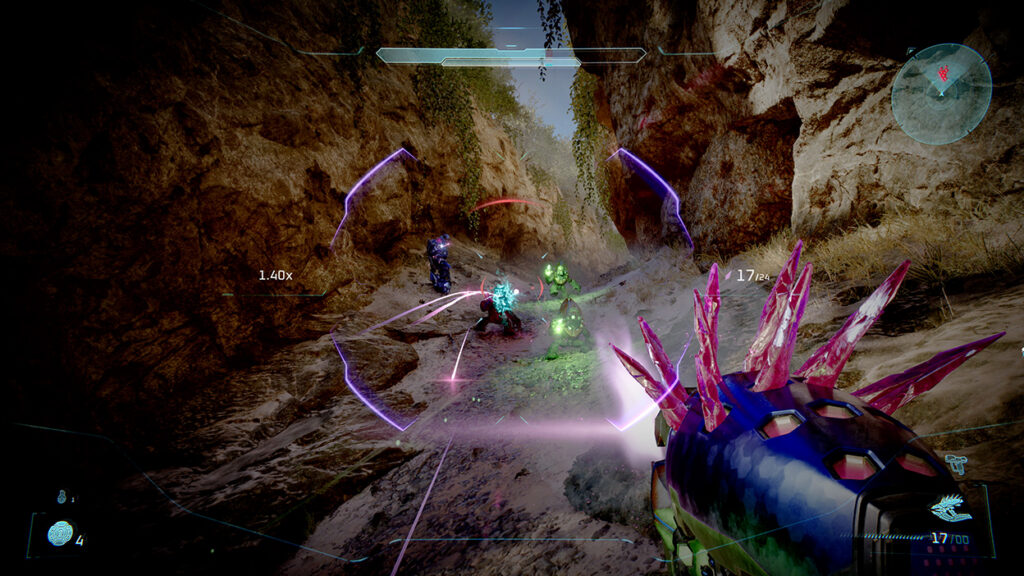This screenshot has width=1024, height=576.
Task: Select the round plasma grenade icon
Action: (60, 533)
